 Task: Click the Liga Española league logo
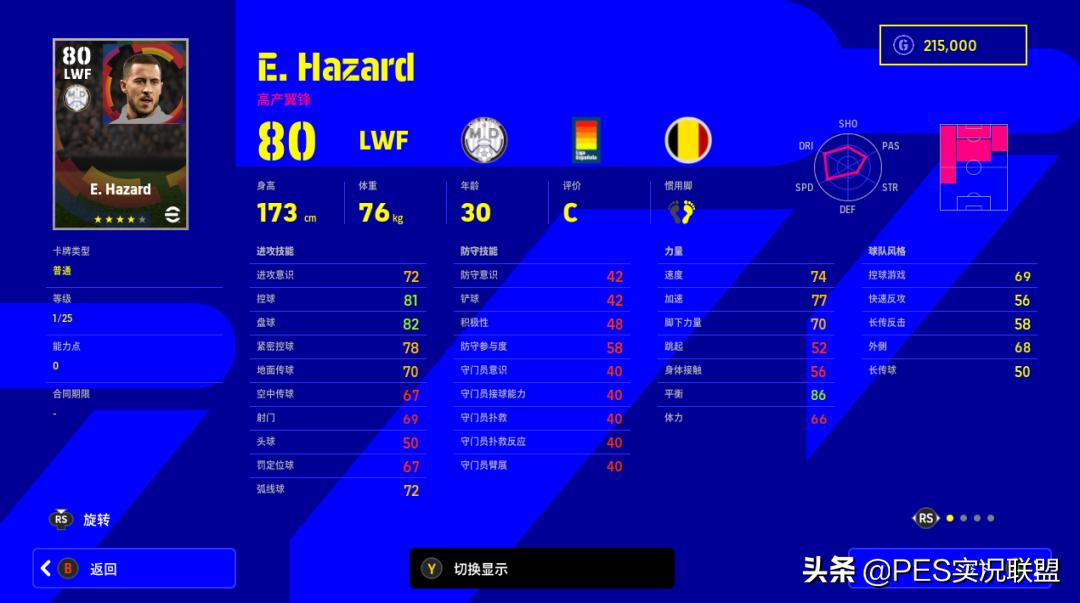pos(585,140)
